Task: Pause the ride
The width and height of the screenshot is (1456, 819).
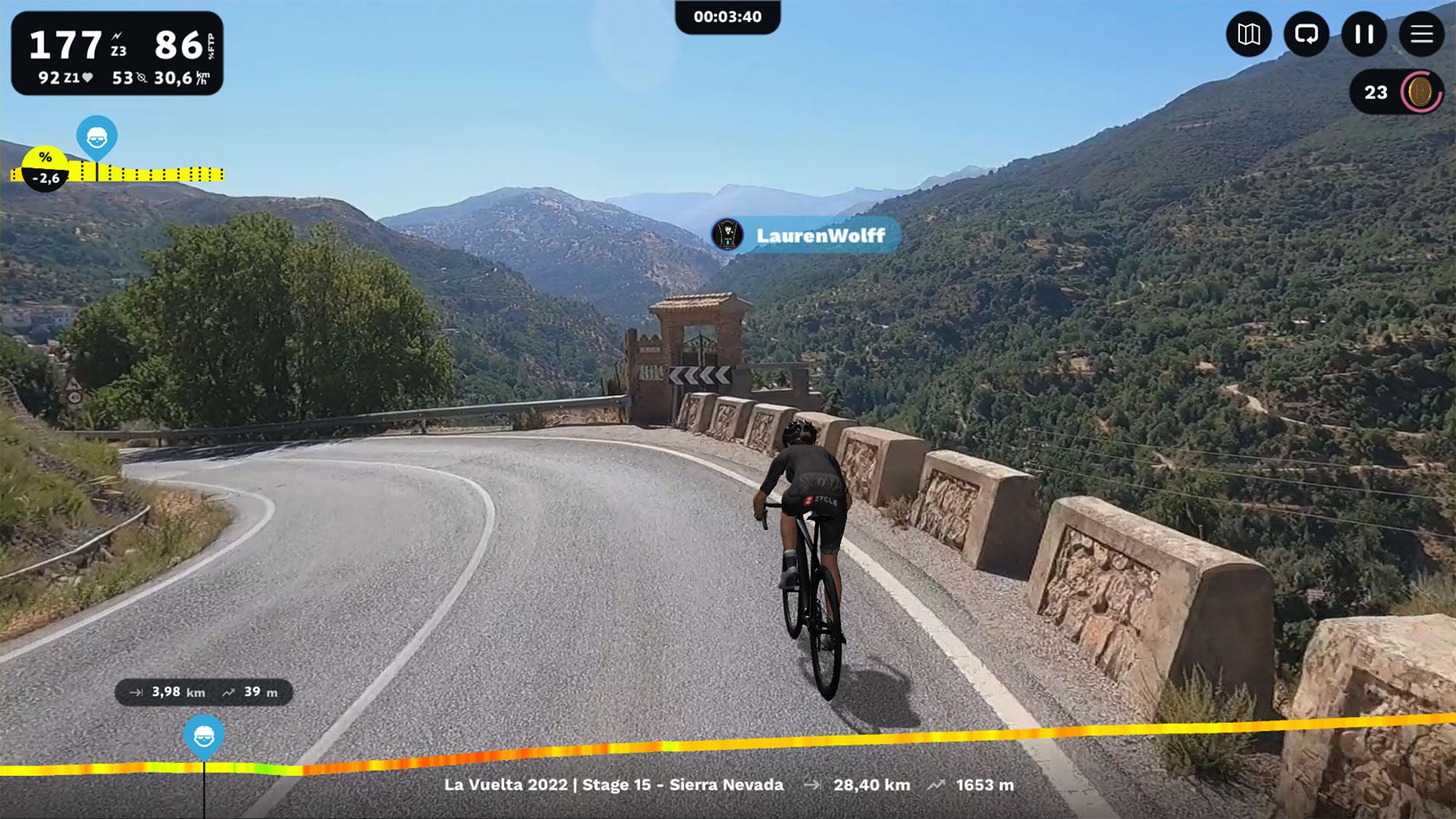Action: tap(1364, 34)
